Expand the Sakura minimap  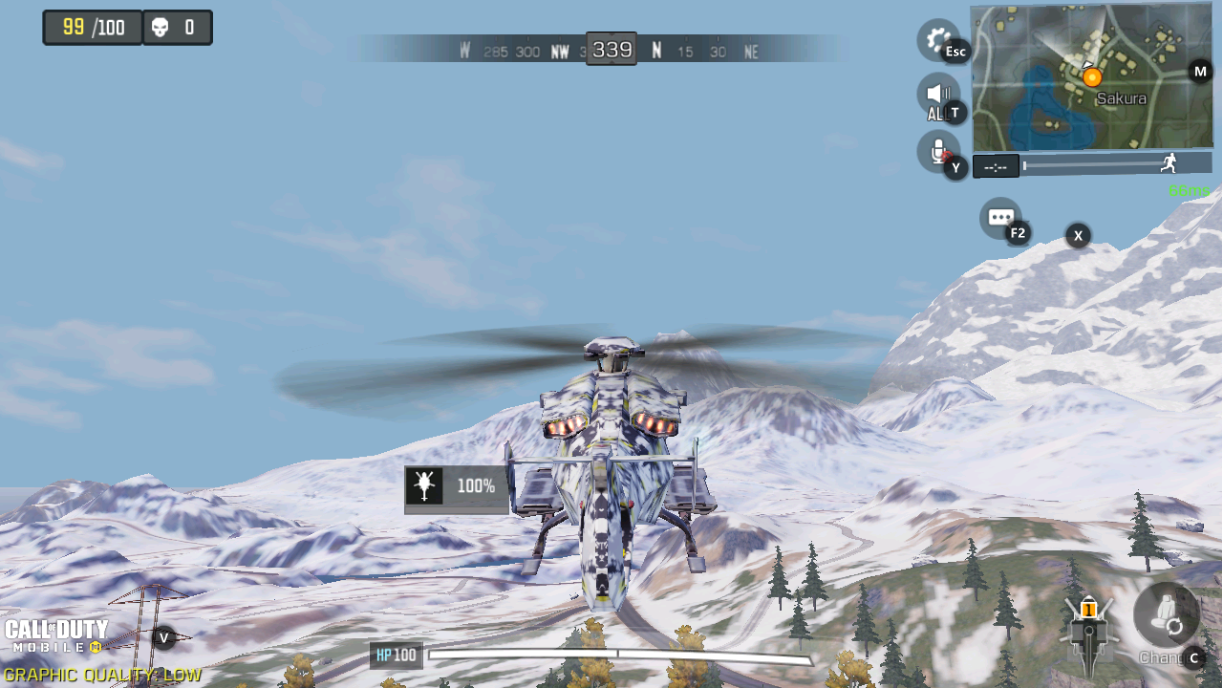[1090, 78]
